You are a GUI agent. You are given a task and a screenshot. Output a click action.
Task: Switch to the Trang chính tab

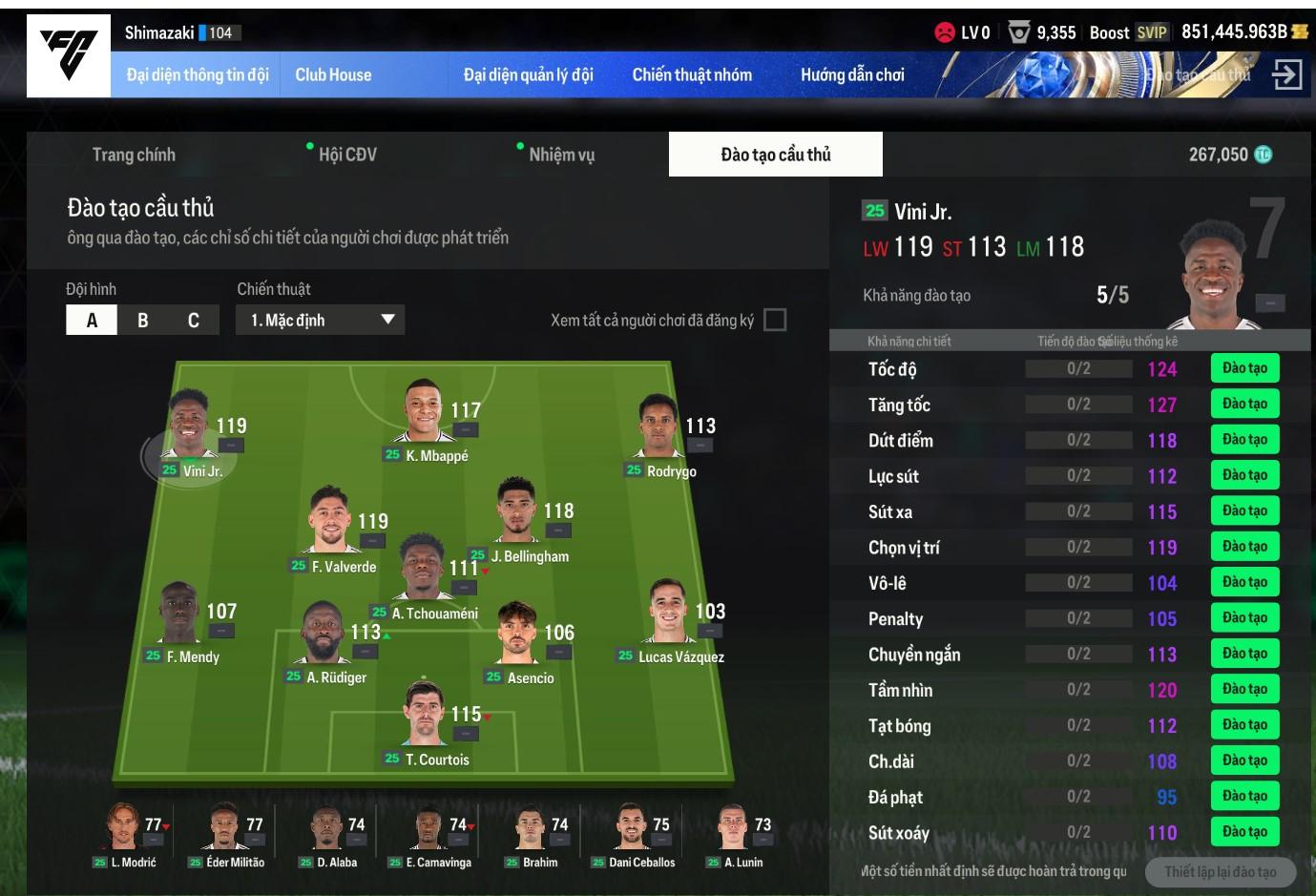(134, 155)
